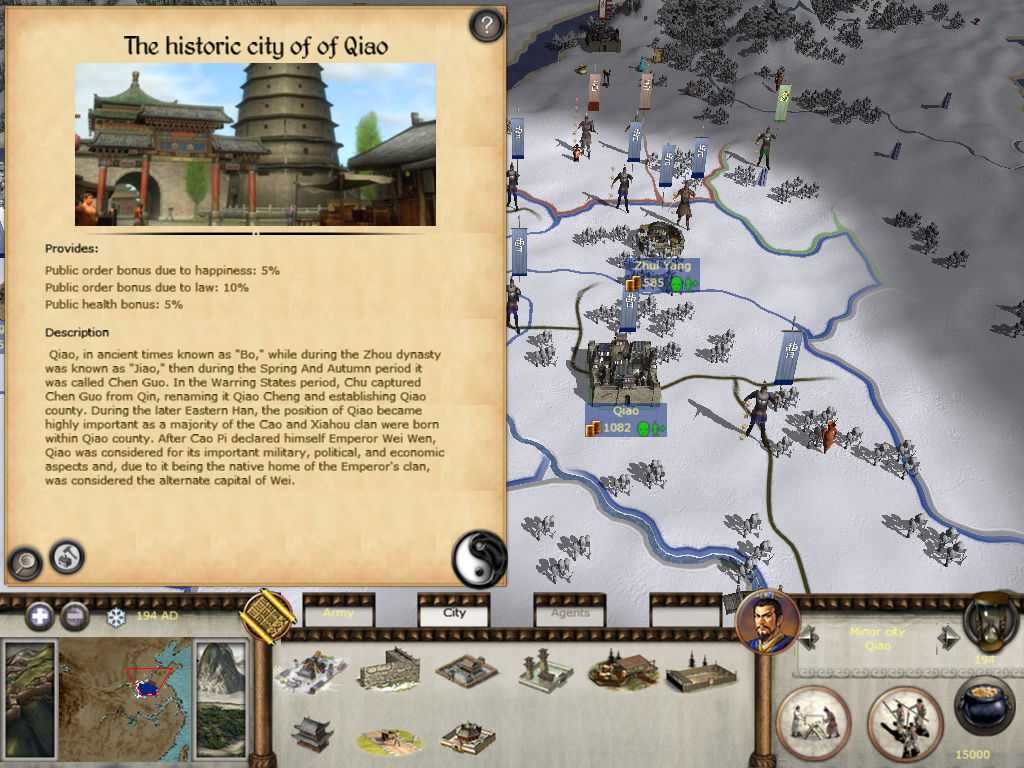Viewport: 1024px width, 768px height.
Task: Open the recruitment panel with soldiers icon
Action: click(903, 722)
